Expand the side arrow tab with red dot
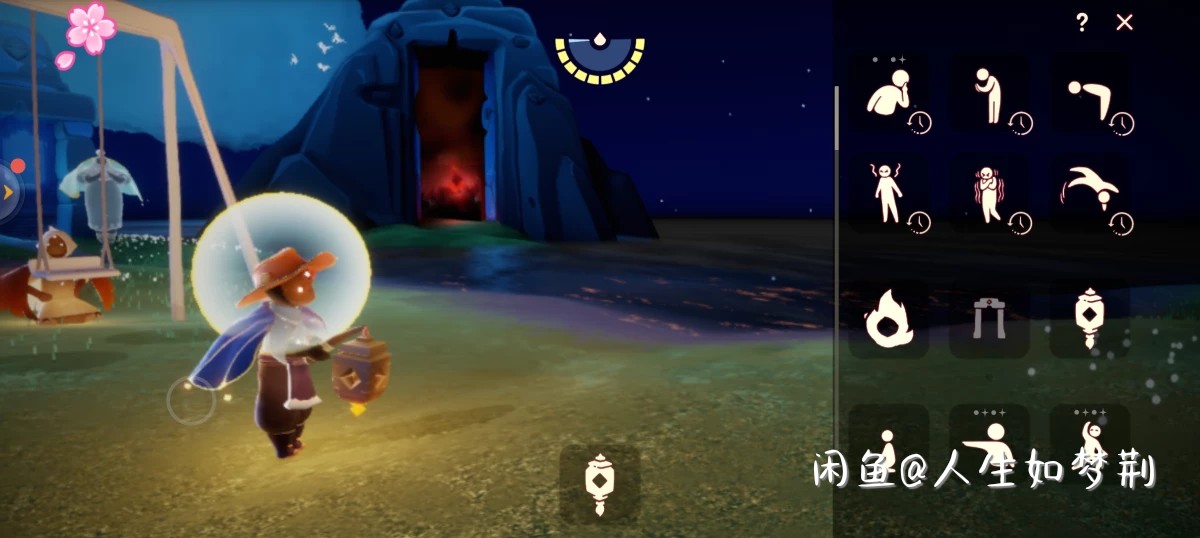 (9, 191)
